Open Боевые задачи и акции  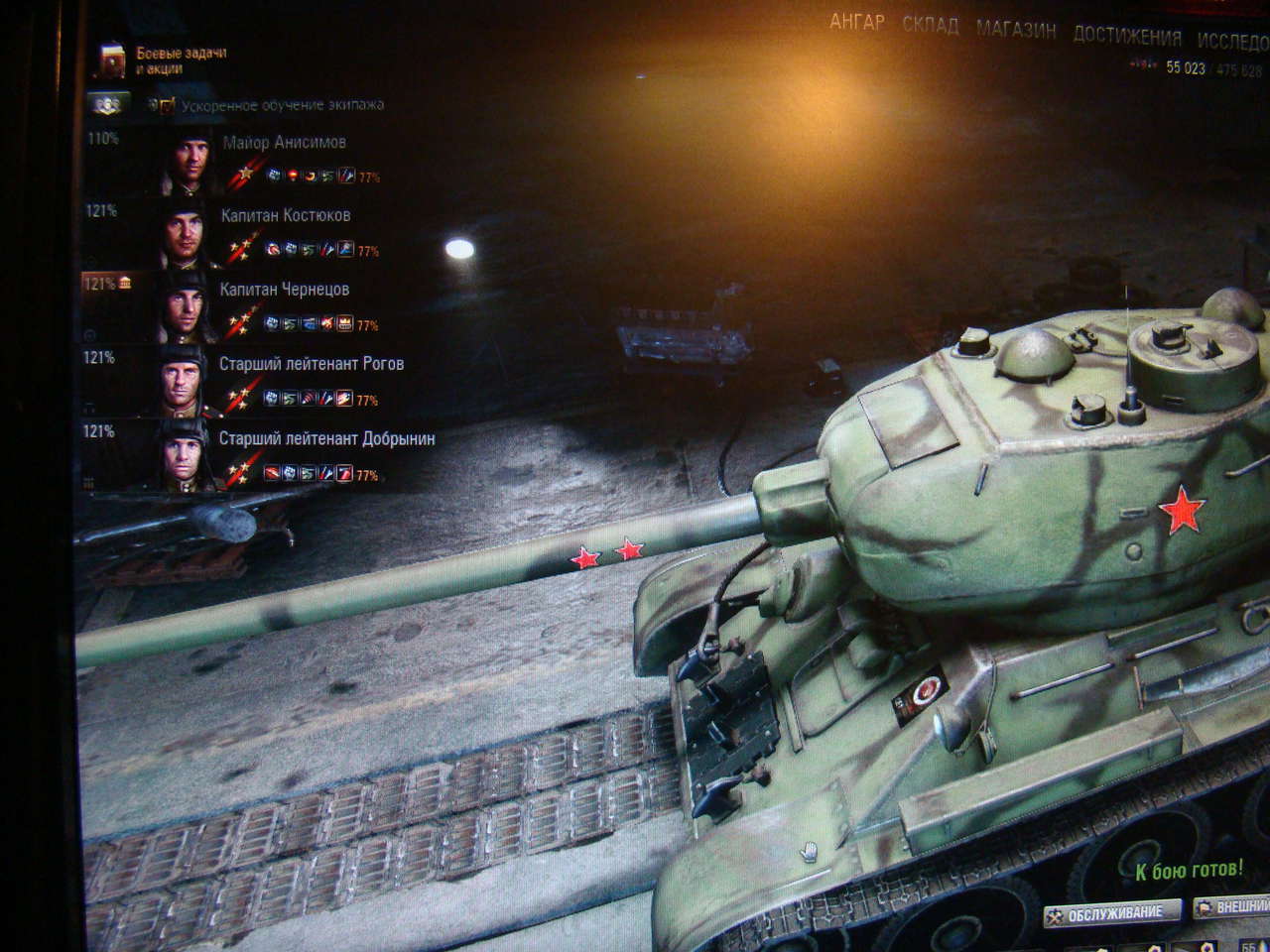pos(161,60)
